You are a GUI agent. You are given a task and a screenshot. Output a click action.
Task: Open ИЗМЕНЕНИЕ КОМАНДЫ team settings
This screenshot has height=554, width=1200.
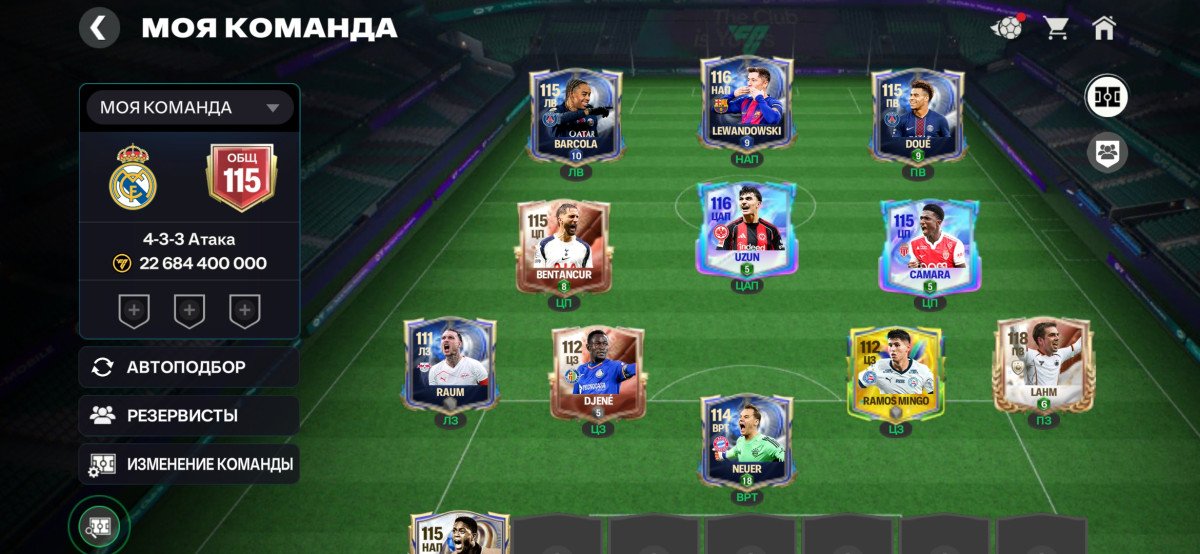tap(189, 464)
